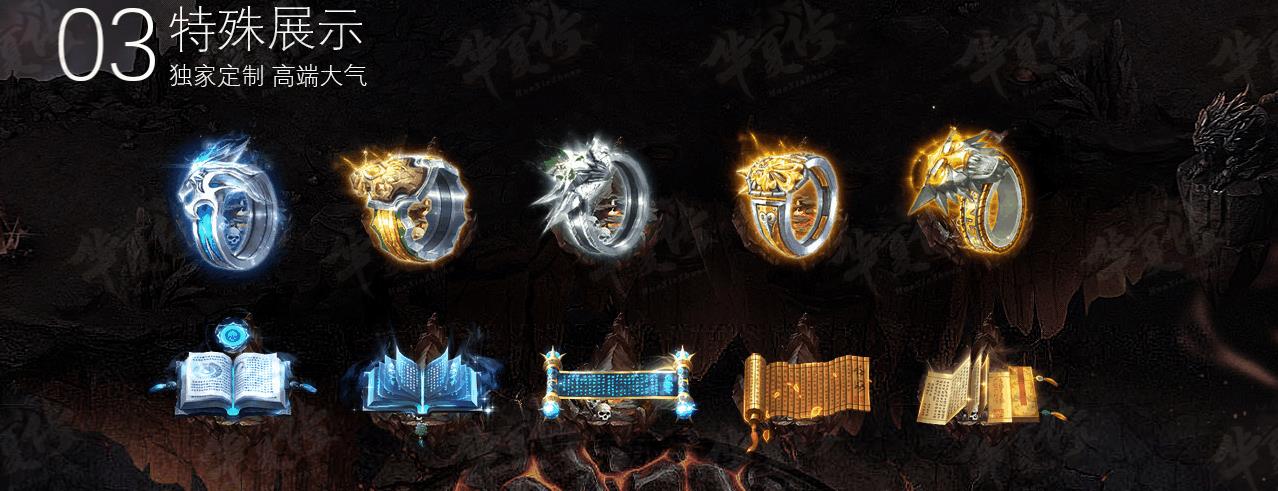Pick the golden bamboo slip scroll
The image size is (1278, 491).
pos(805,387)
